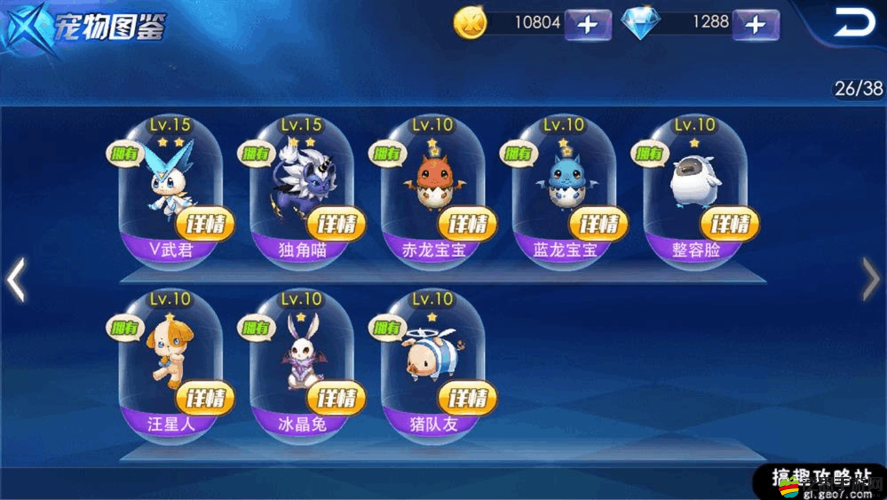View 详情 for 蓝龙宝宝
This screenshot has height=500, width=887.
600,223
